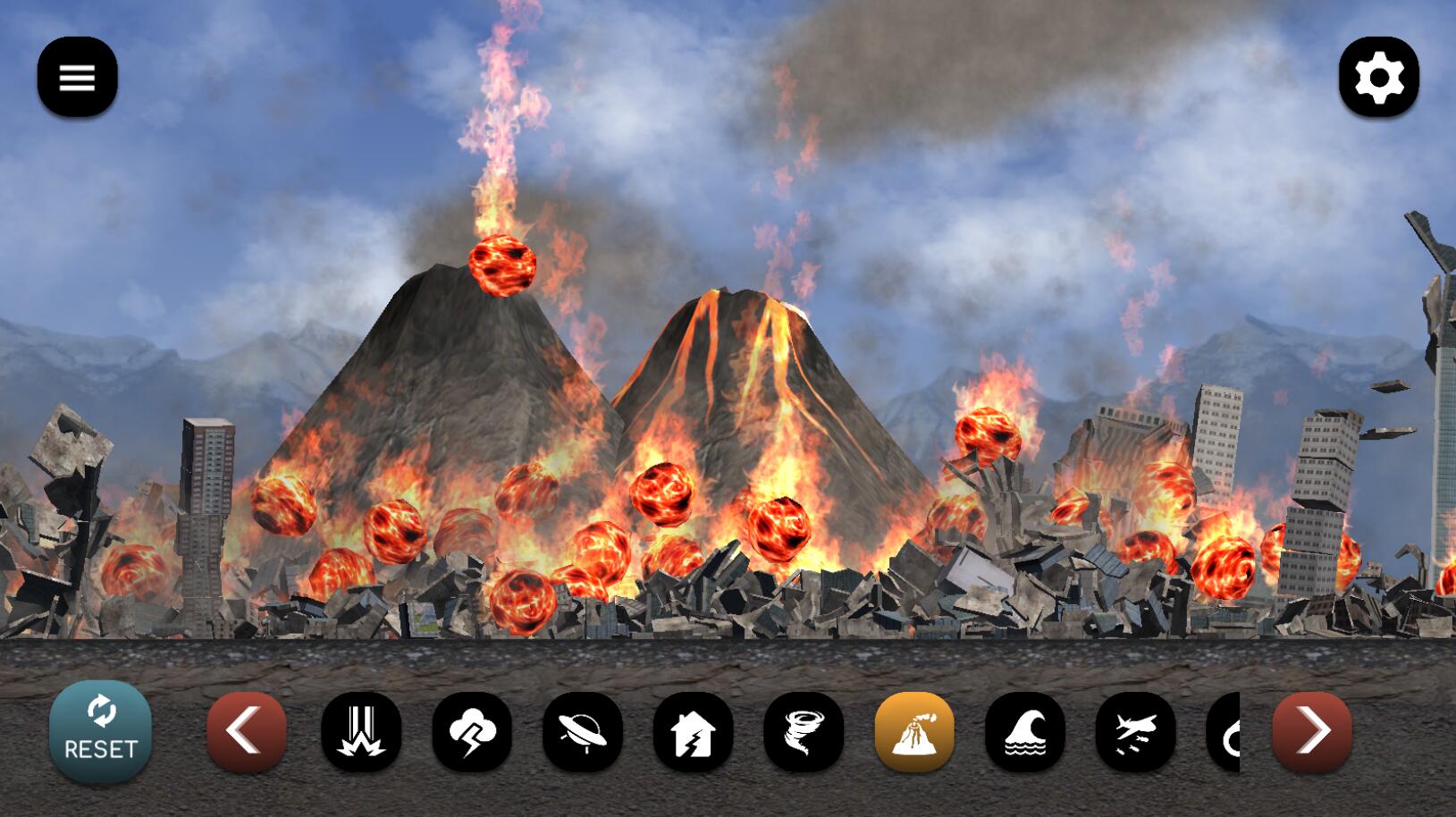
Task: Open the hamburger menu
Action: click(x=77, y=77)
